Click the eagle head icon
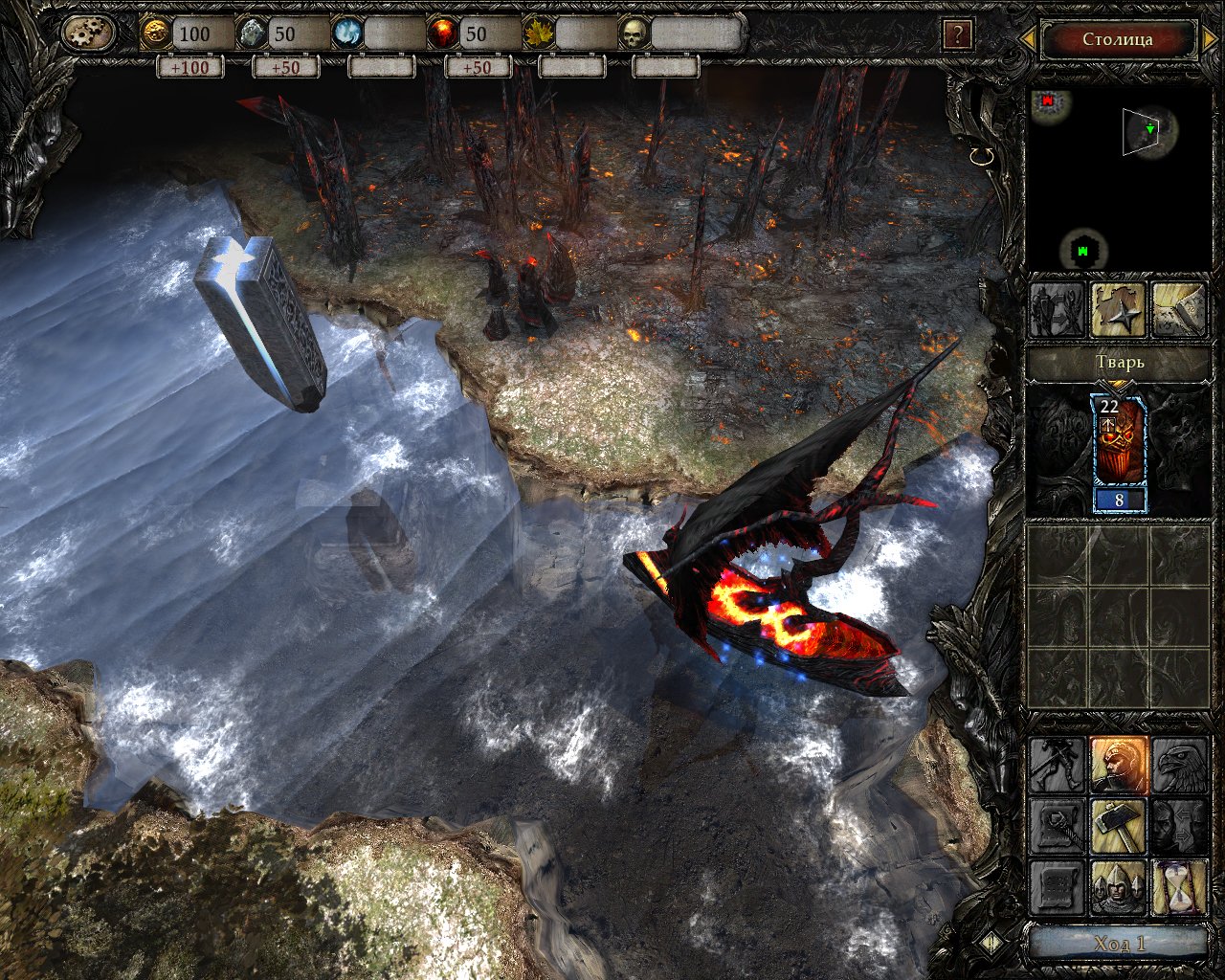The image size is (1225, 980). (x=1179, y=765)
